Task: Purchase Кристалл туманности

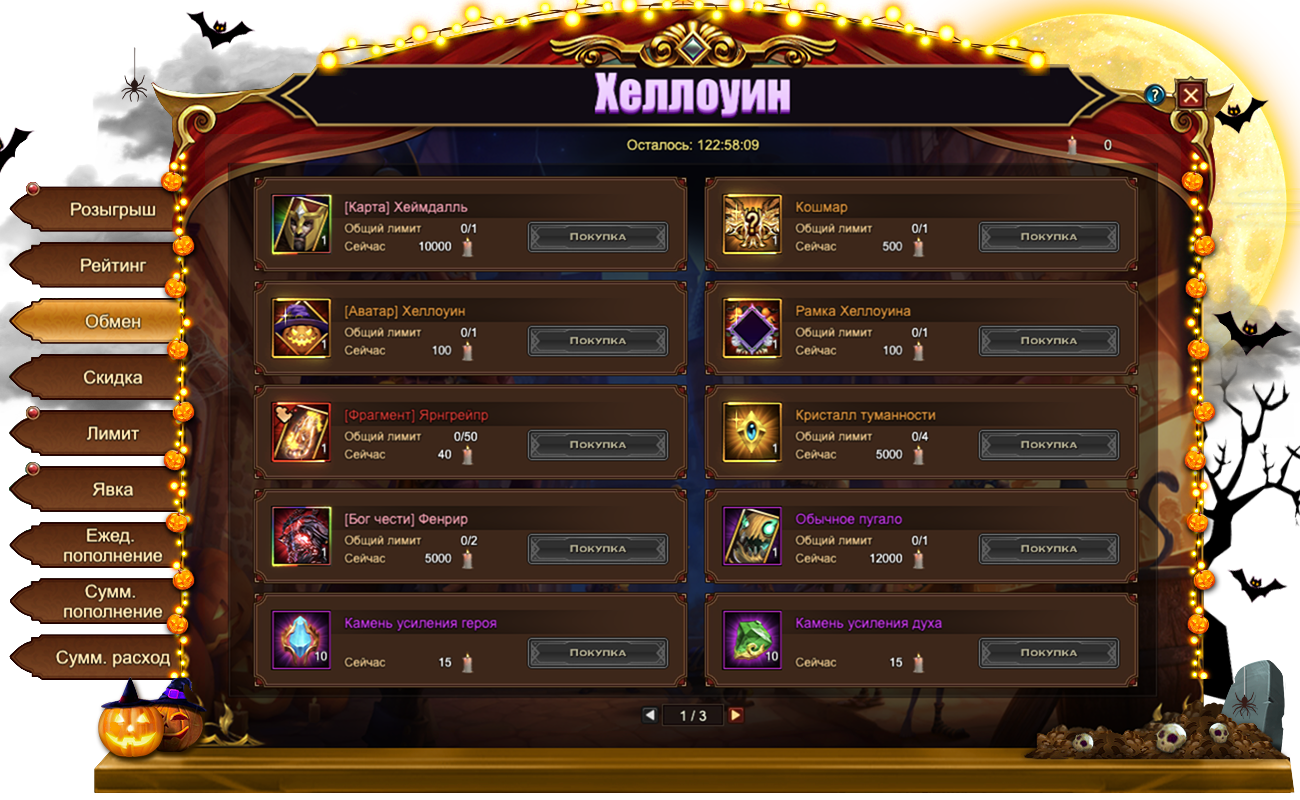Action: pyautogui.click(x=1048, y=445)
